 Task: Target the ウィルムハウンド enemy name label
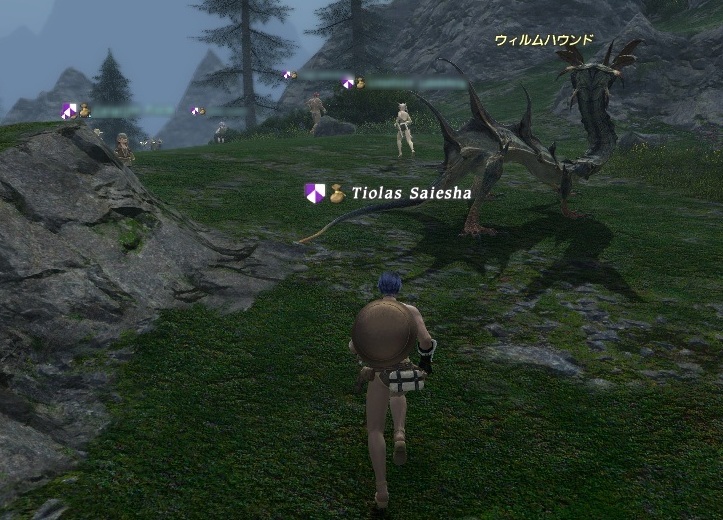pos(543,40)
